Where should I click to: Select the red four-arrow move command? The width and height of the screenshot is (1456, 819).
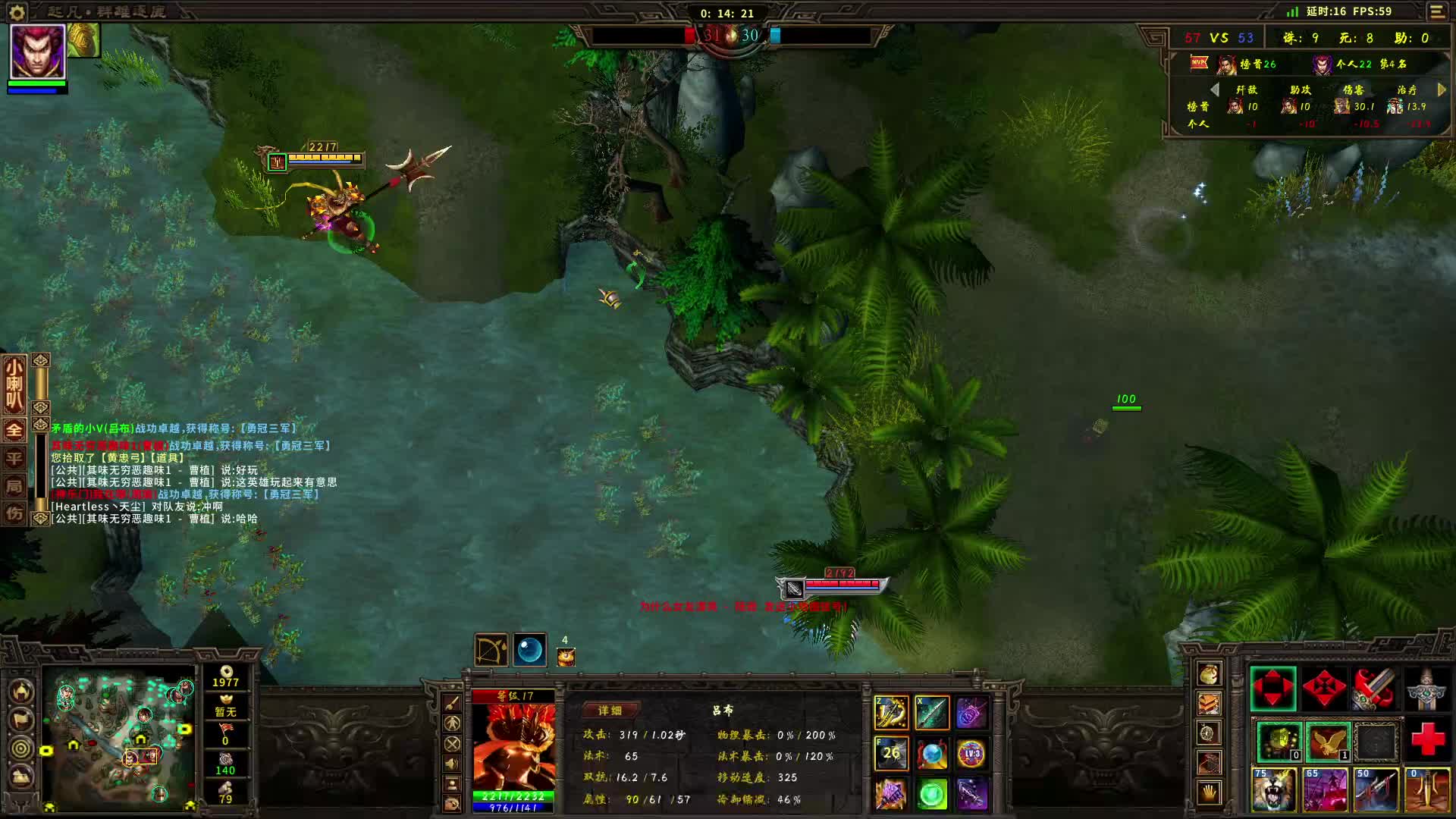coord(1272,689)
